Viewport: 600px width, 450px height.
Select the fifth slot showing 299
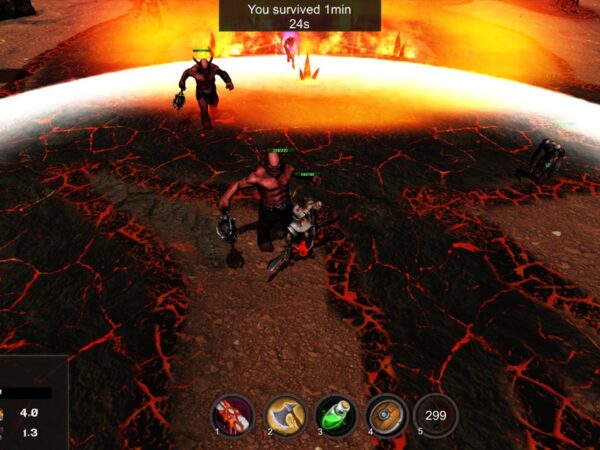pyautogui.click(x=436, y=415)
